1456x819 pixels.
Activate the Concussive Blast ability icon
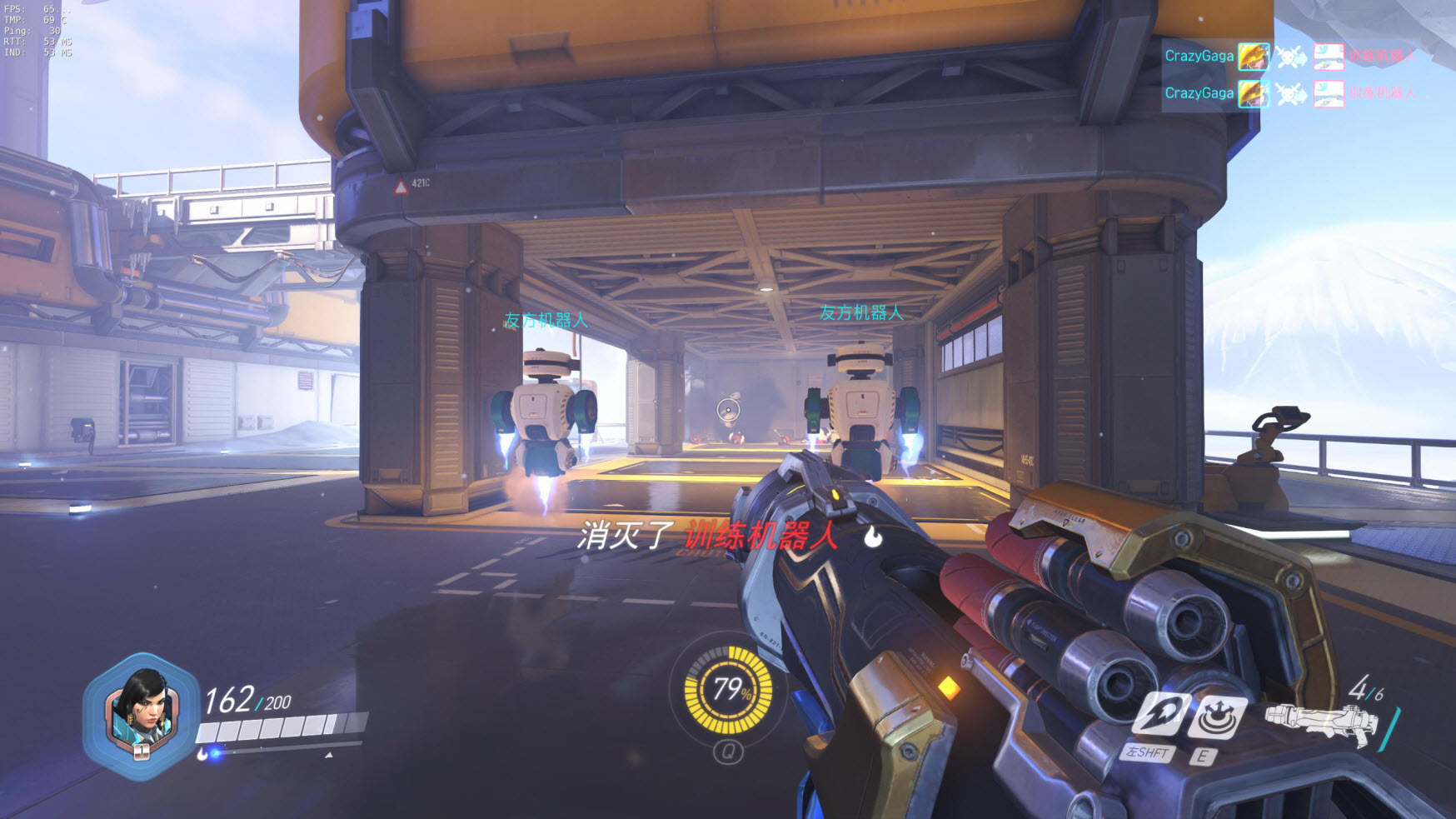[1217, 716]
